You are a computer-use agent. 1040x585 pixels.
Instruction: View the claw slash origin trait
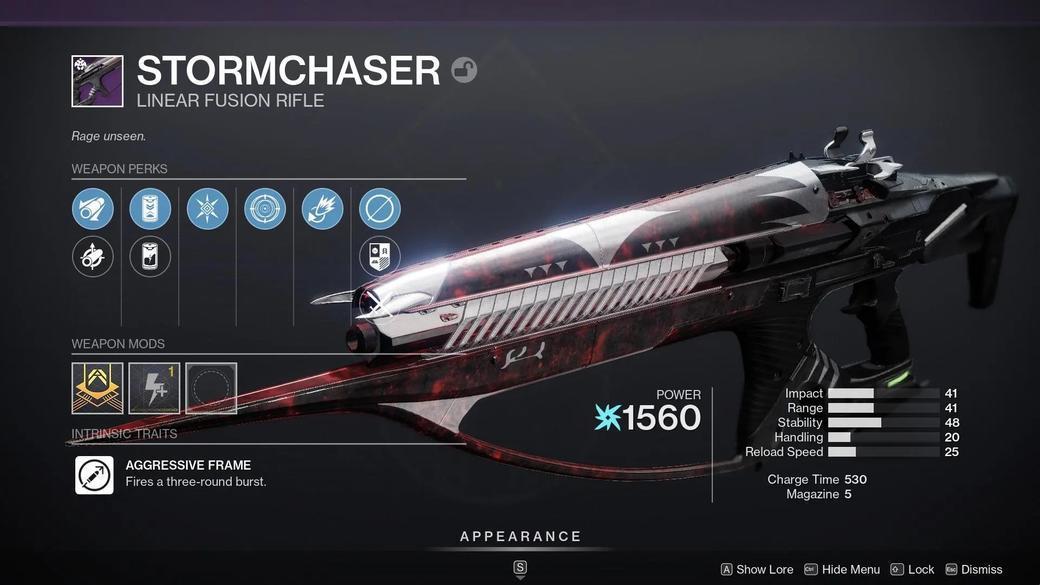coord(322,209)
